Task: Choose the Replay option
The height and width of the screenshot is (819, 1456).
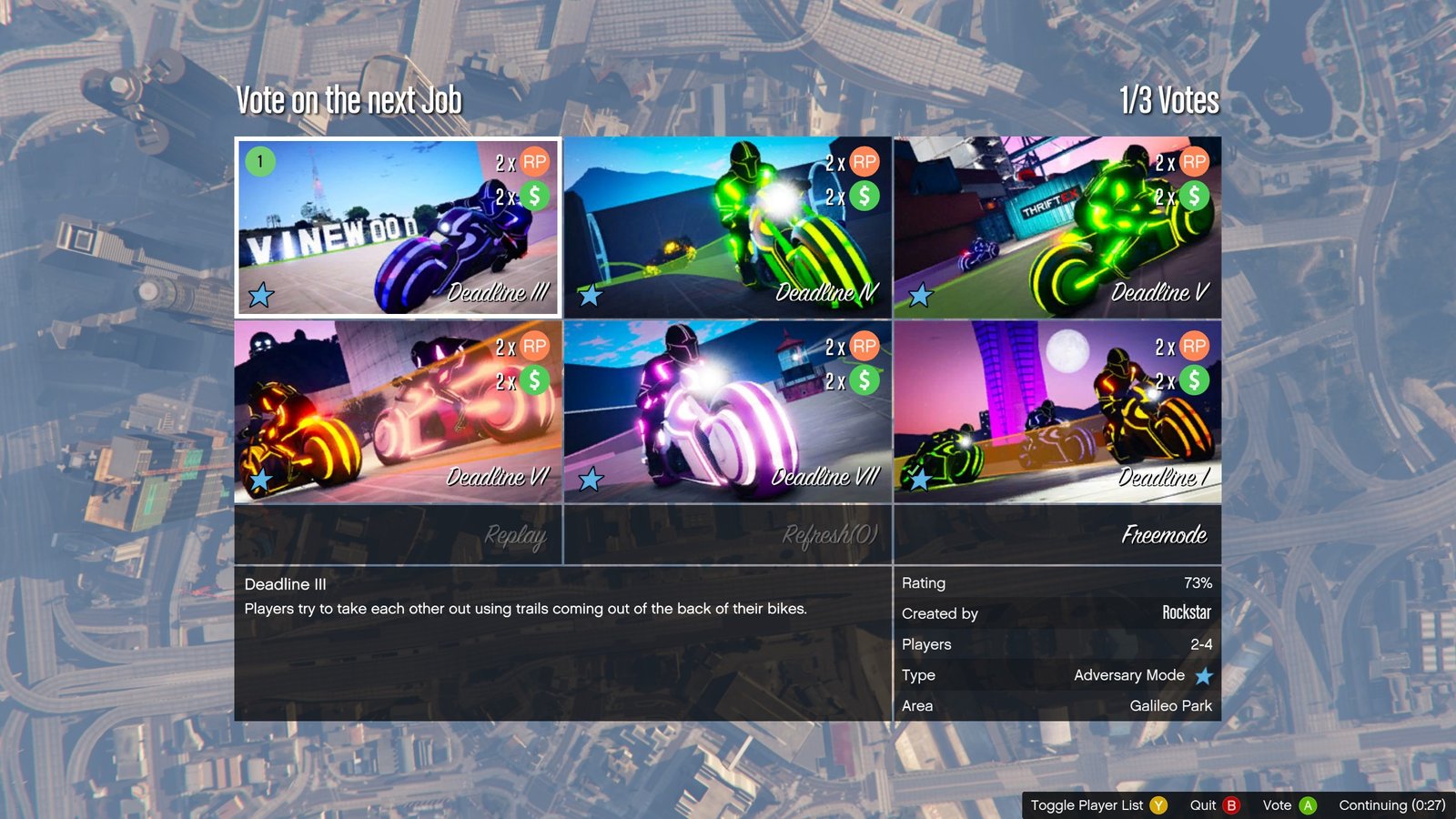Action: 399,535
